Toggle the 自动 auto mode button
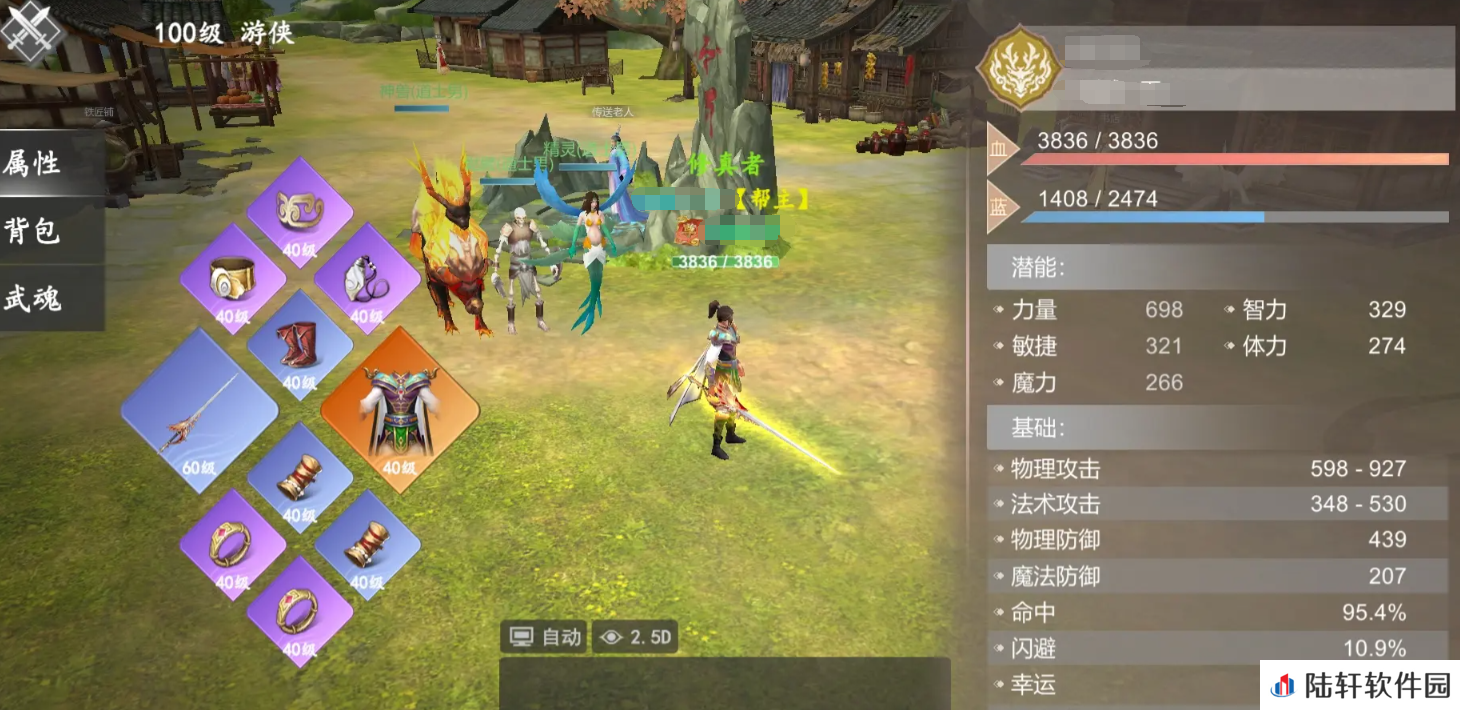 546,637
